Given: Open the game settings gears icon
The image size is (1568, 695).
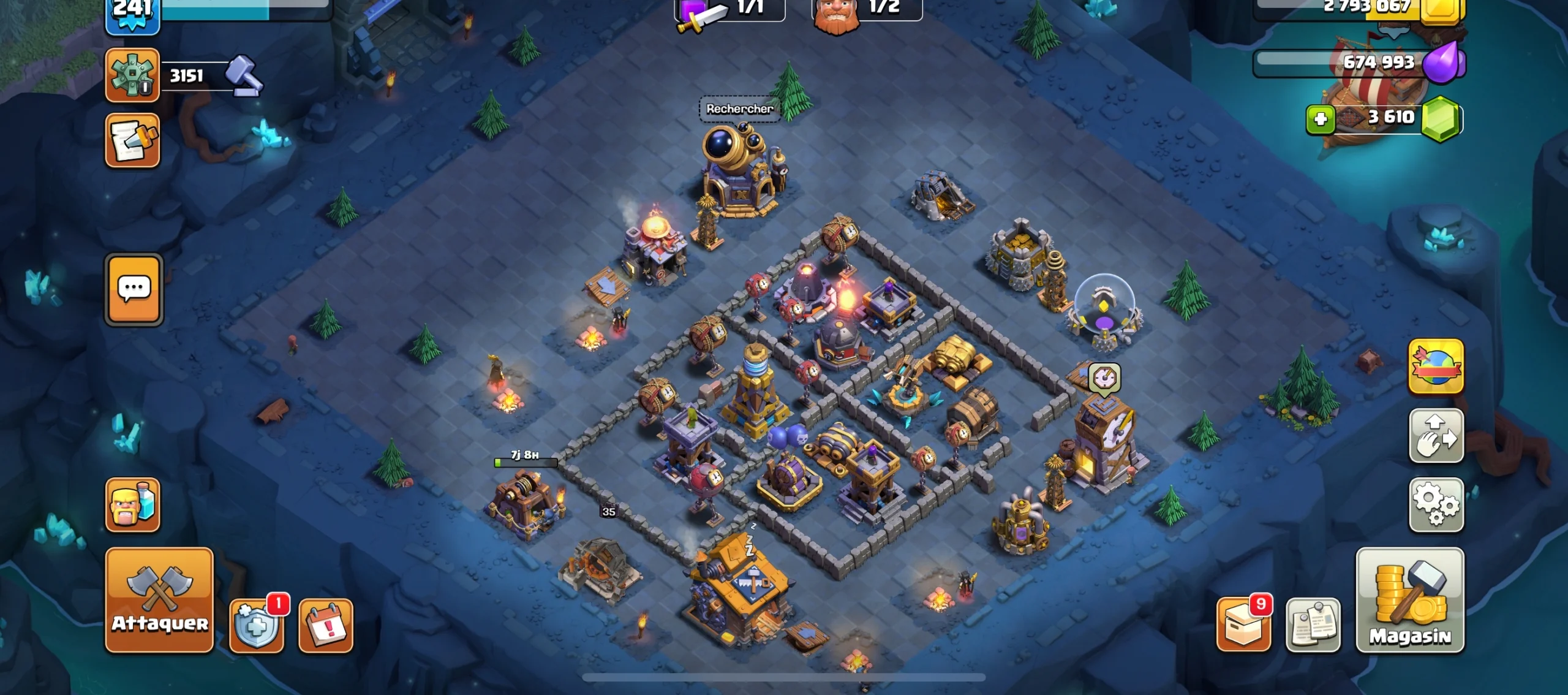Looking at the screenshot, I should pos(1436,505).
